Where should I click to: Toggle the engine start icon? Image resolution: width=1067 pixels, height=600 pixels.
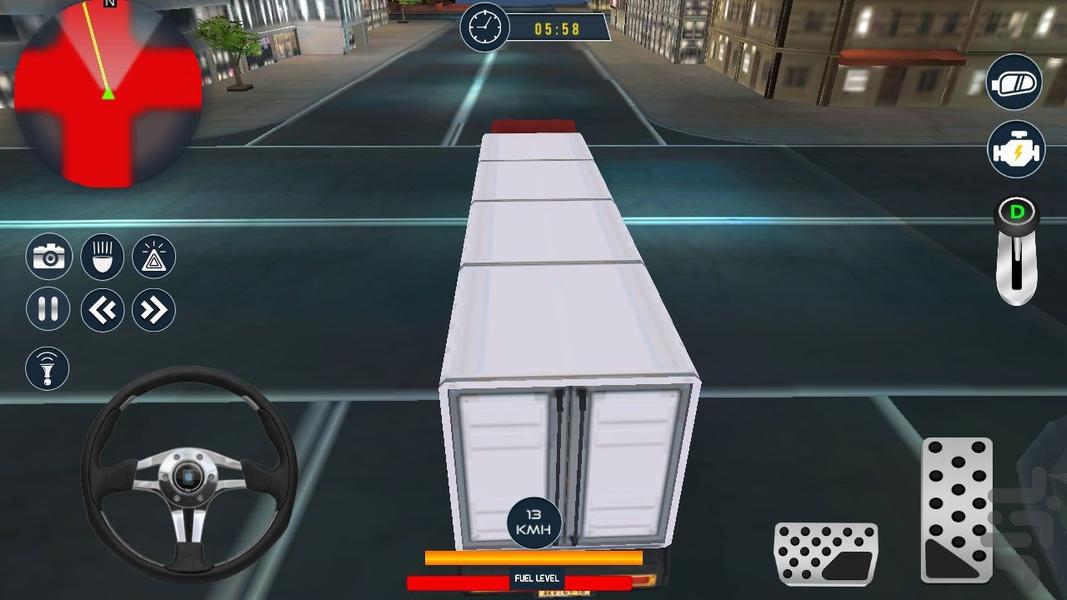[x=1016, y=149]
